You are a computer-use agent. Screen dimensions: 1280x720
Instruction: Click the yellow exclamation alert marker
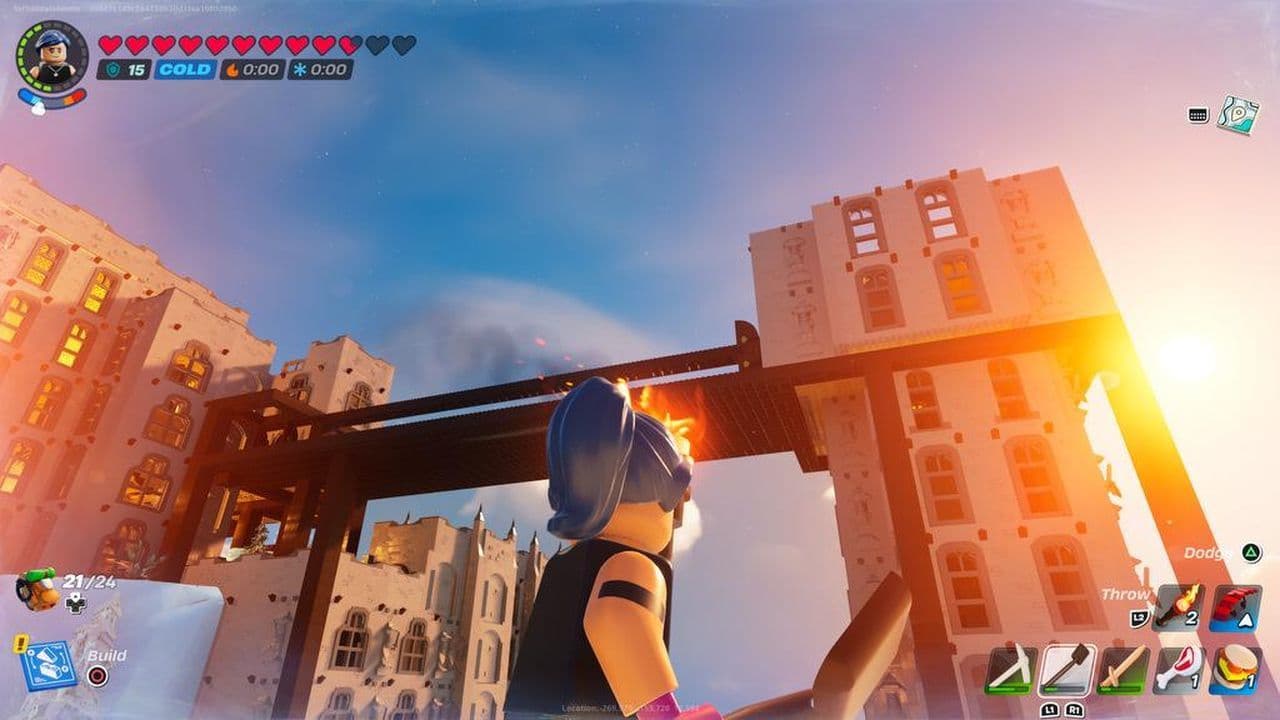[20, 643]
